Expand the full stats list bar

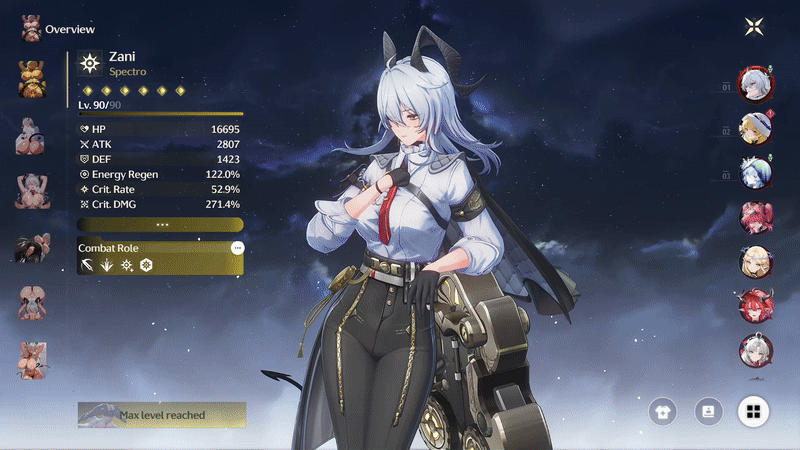pyautogui.click(x=160, y=225)
